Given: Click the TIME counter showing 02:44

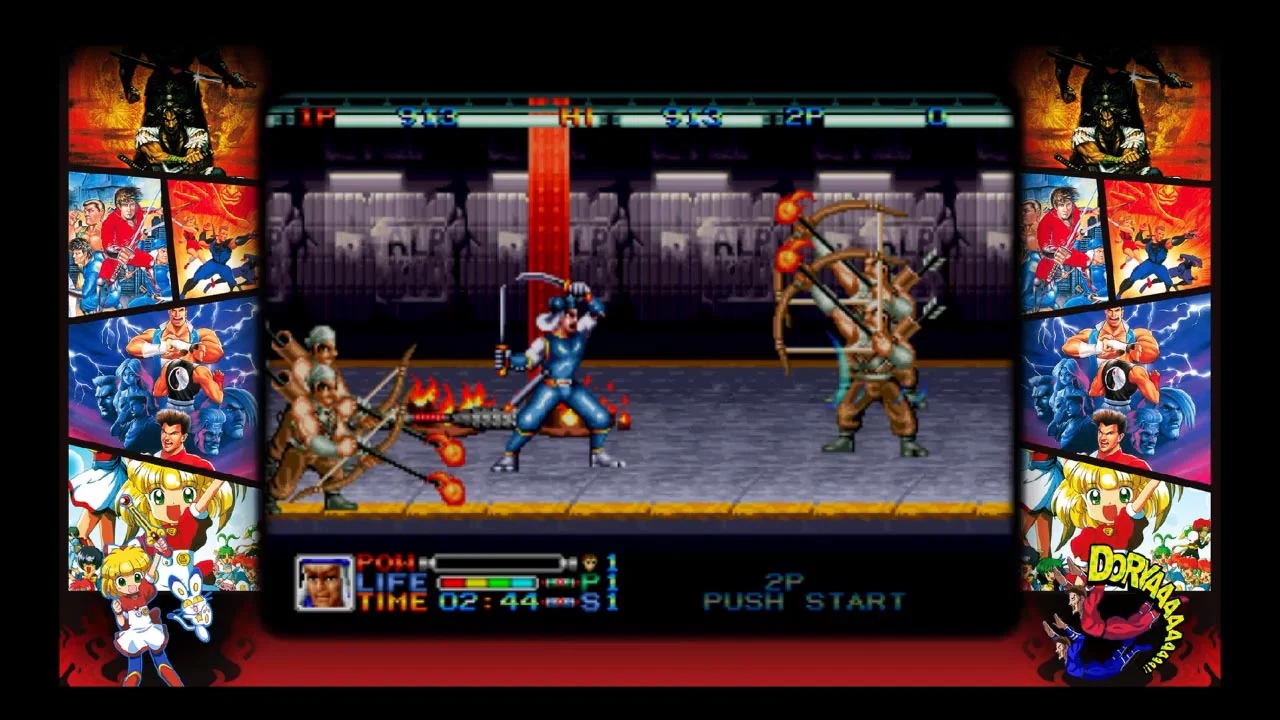Looking at the screenshot, I should [488, 600].
